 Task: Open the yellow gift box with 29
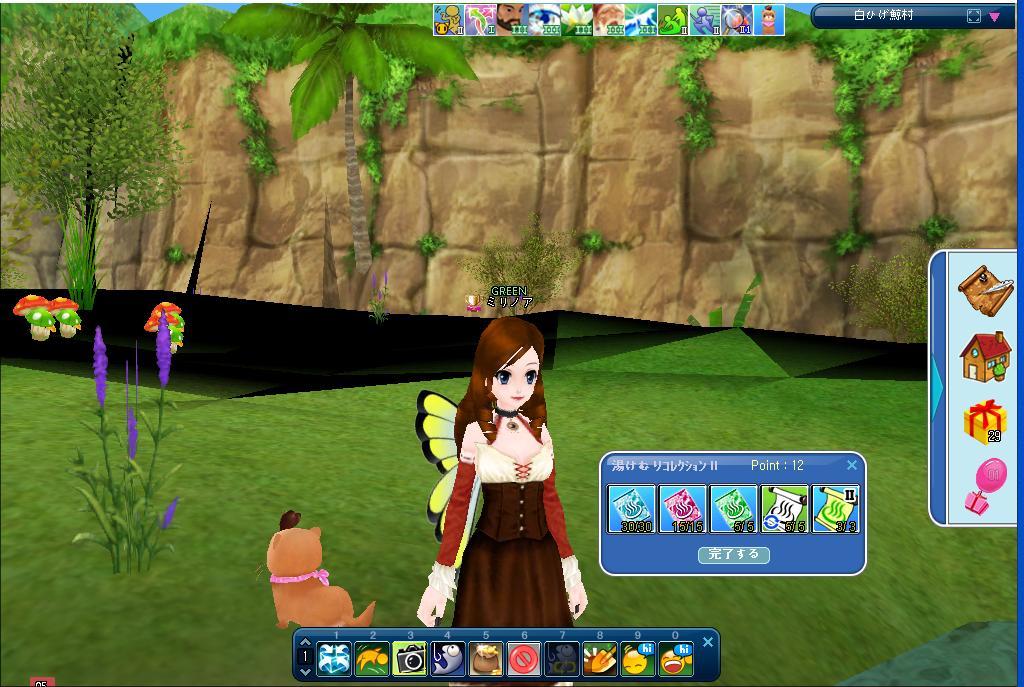click(x=985, y=422)
